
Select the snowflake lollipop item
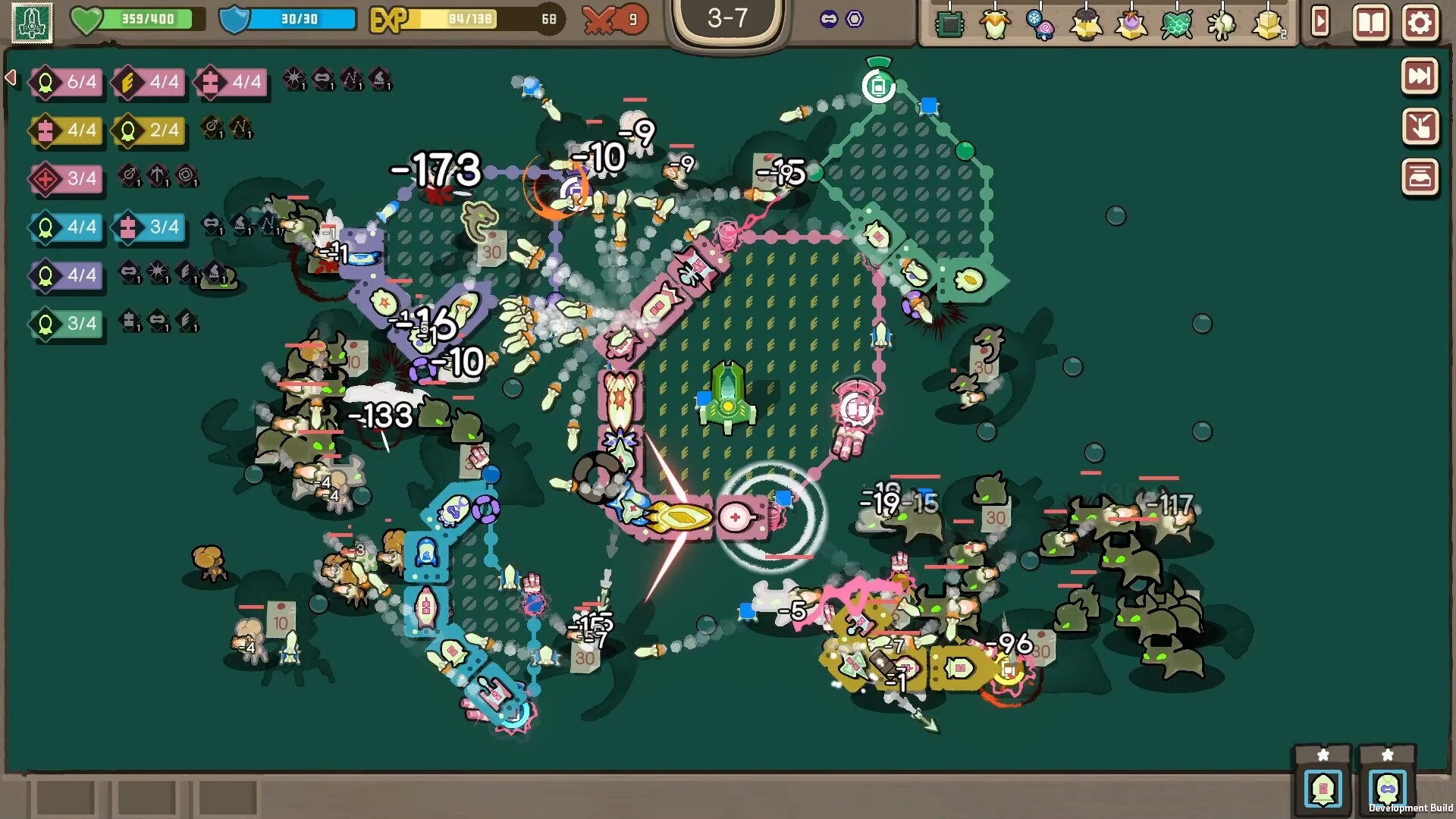[1039, 25]
